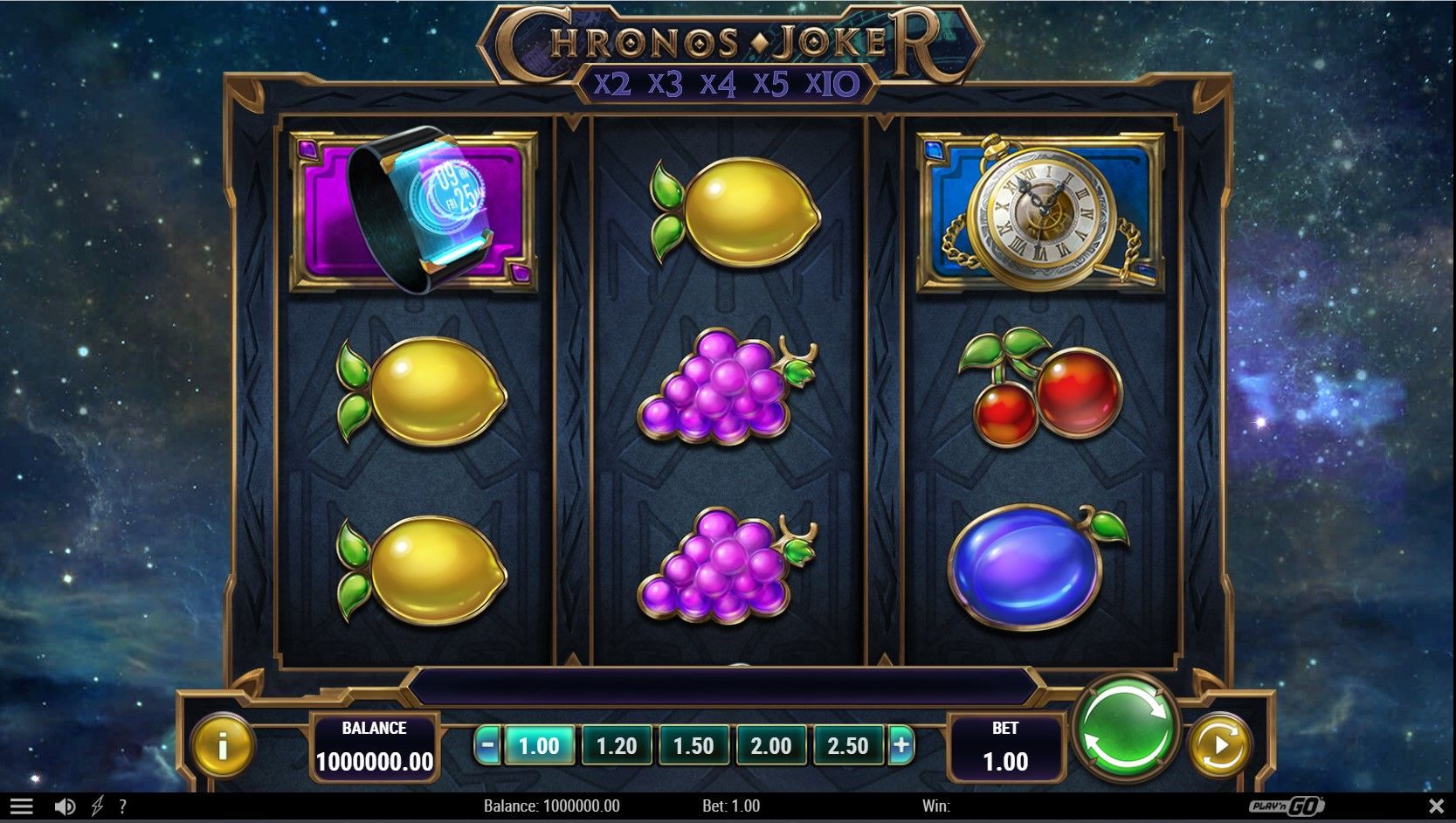Pick the 2.00 bet option
This screenshot has height=823, width=1456.
pos(770,745)
